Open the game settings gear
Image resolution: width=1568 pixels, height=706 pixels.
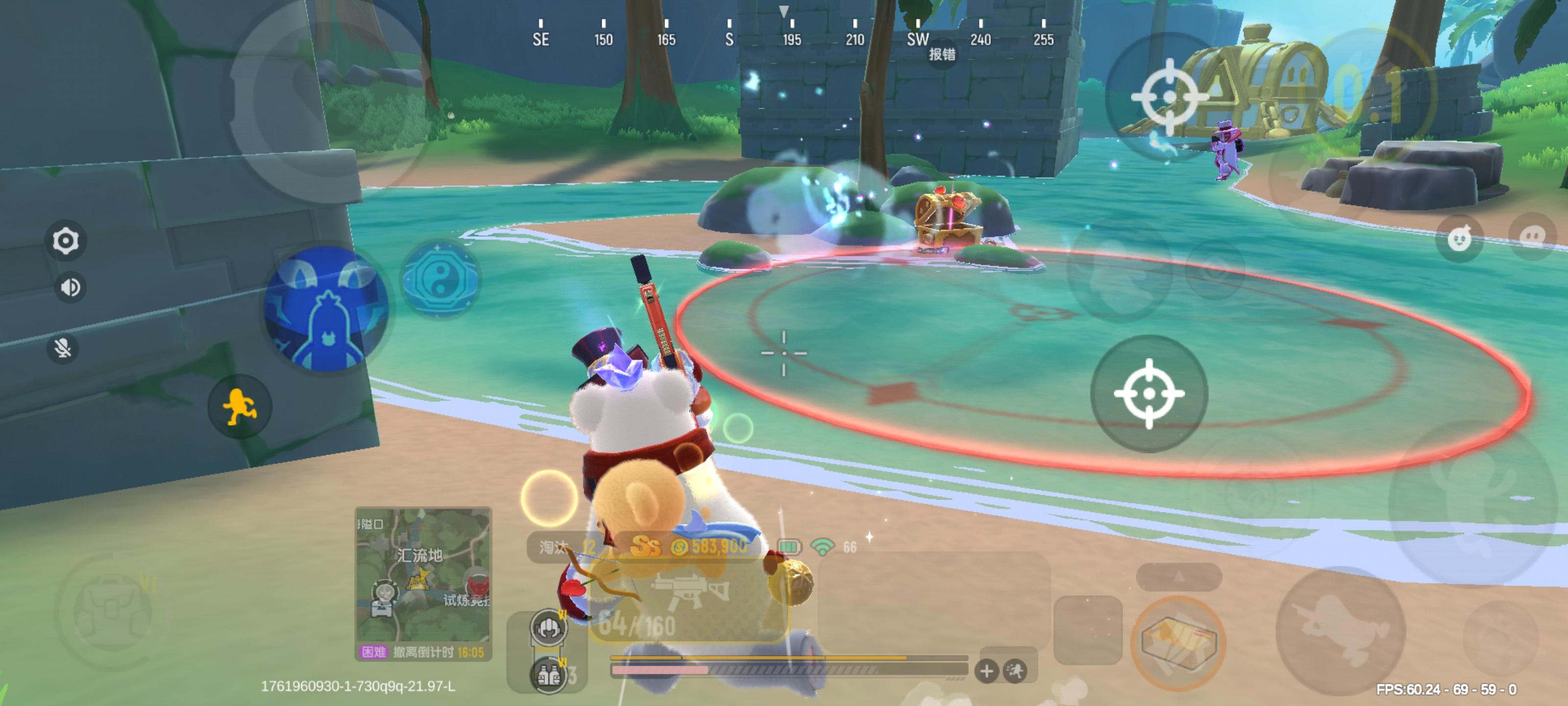pyautogui.click(x=65, y=240)
